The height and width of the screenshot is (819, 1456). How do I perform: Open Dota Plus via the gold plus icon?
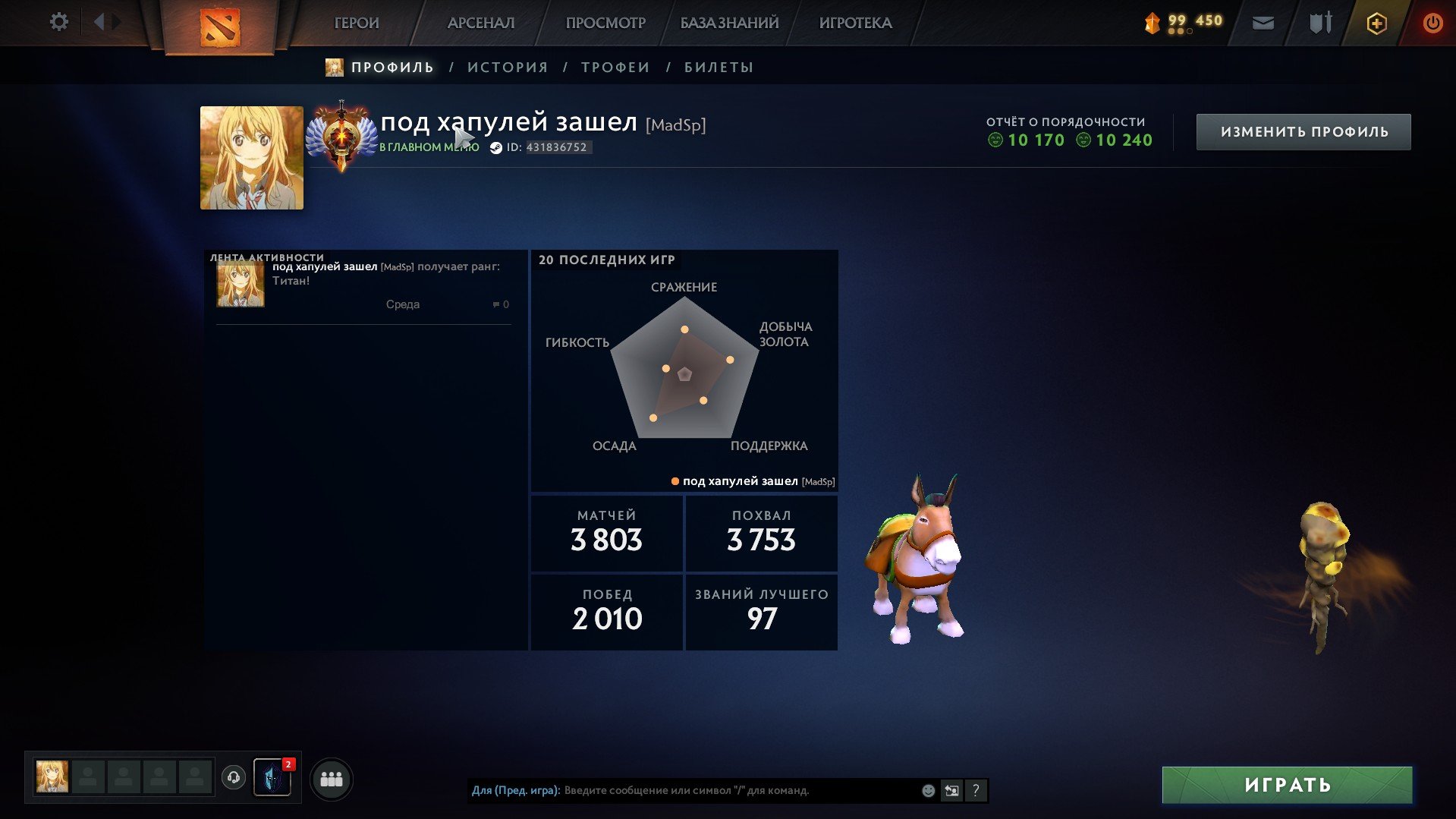[1376, 24]
